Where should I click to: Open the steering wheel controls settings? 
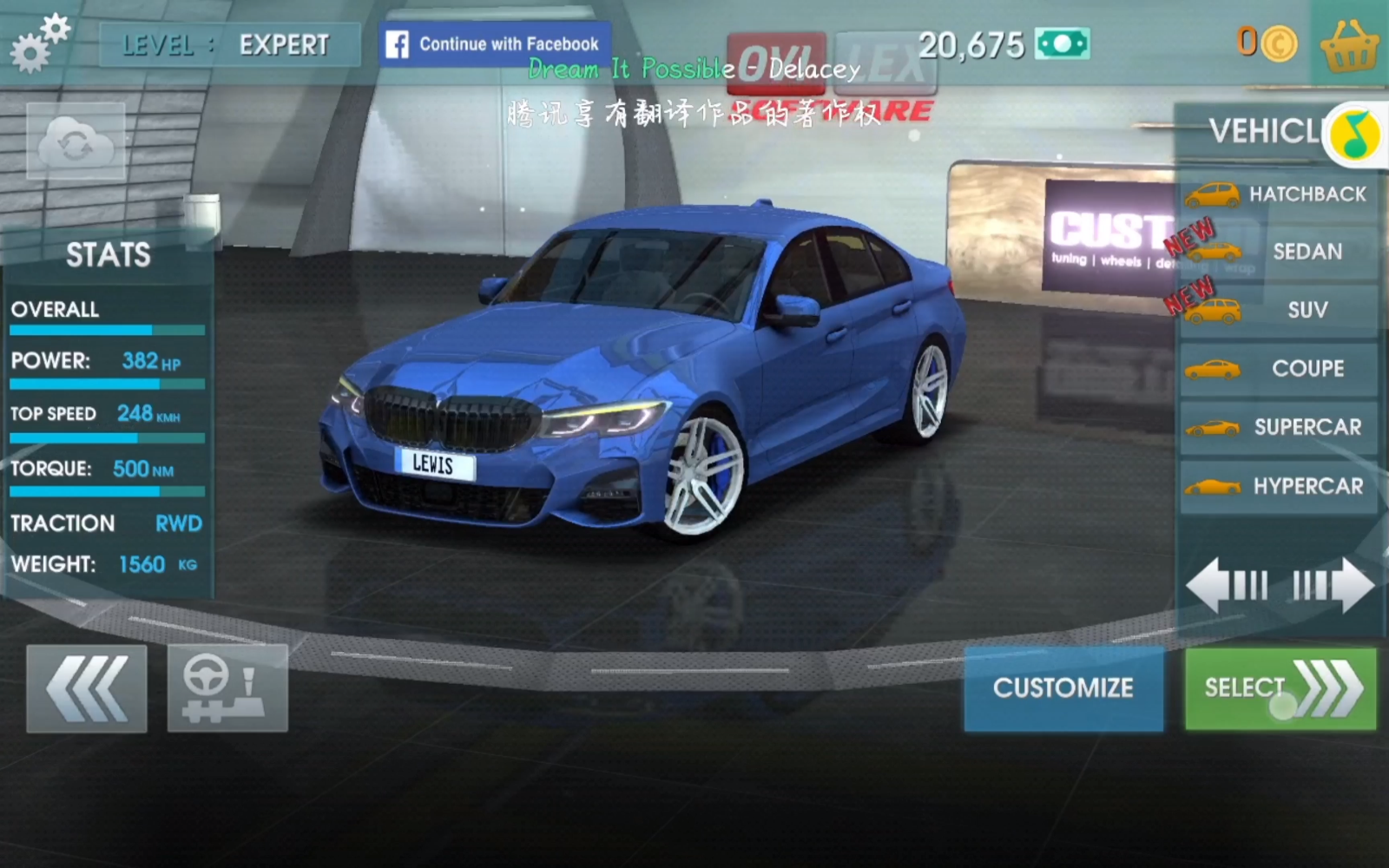click(x=227, y=688)
